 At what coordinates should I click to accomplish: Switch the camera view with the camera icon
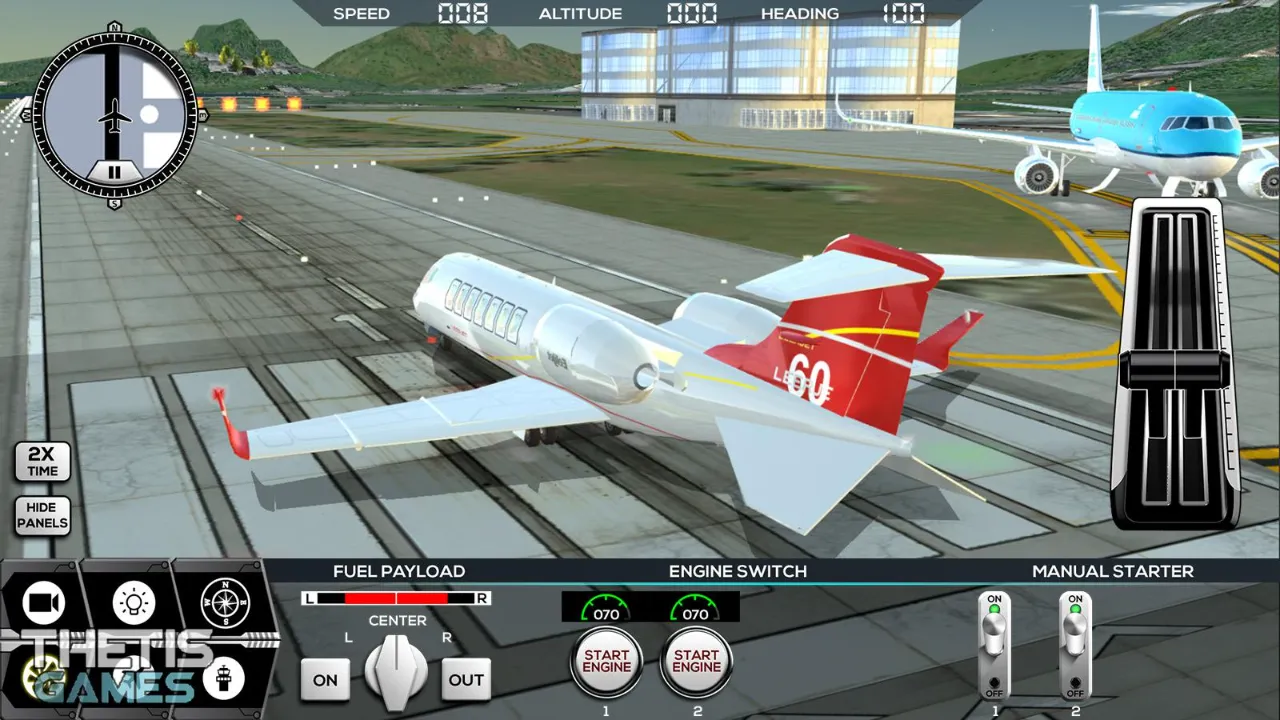pos(43,602)
